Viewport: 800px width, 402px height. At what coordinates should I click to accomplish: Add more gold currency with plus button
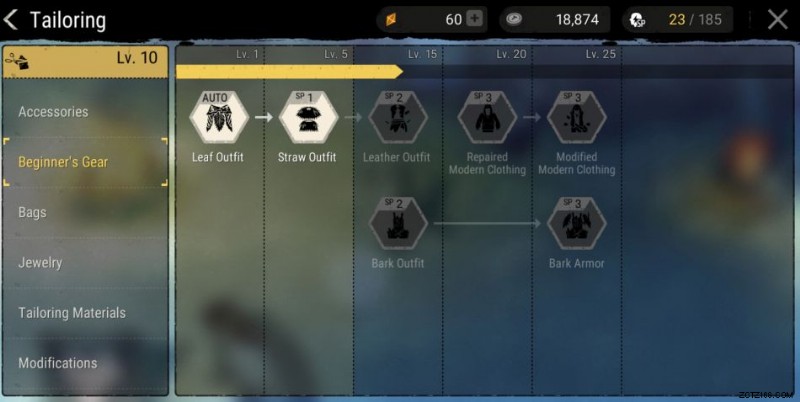(x=475, y=19)
